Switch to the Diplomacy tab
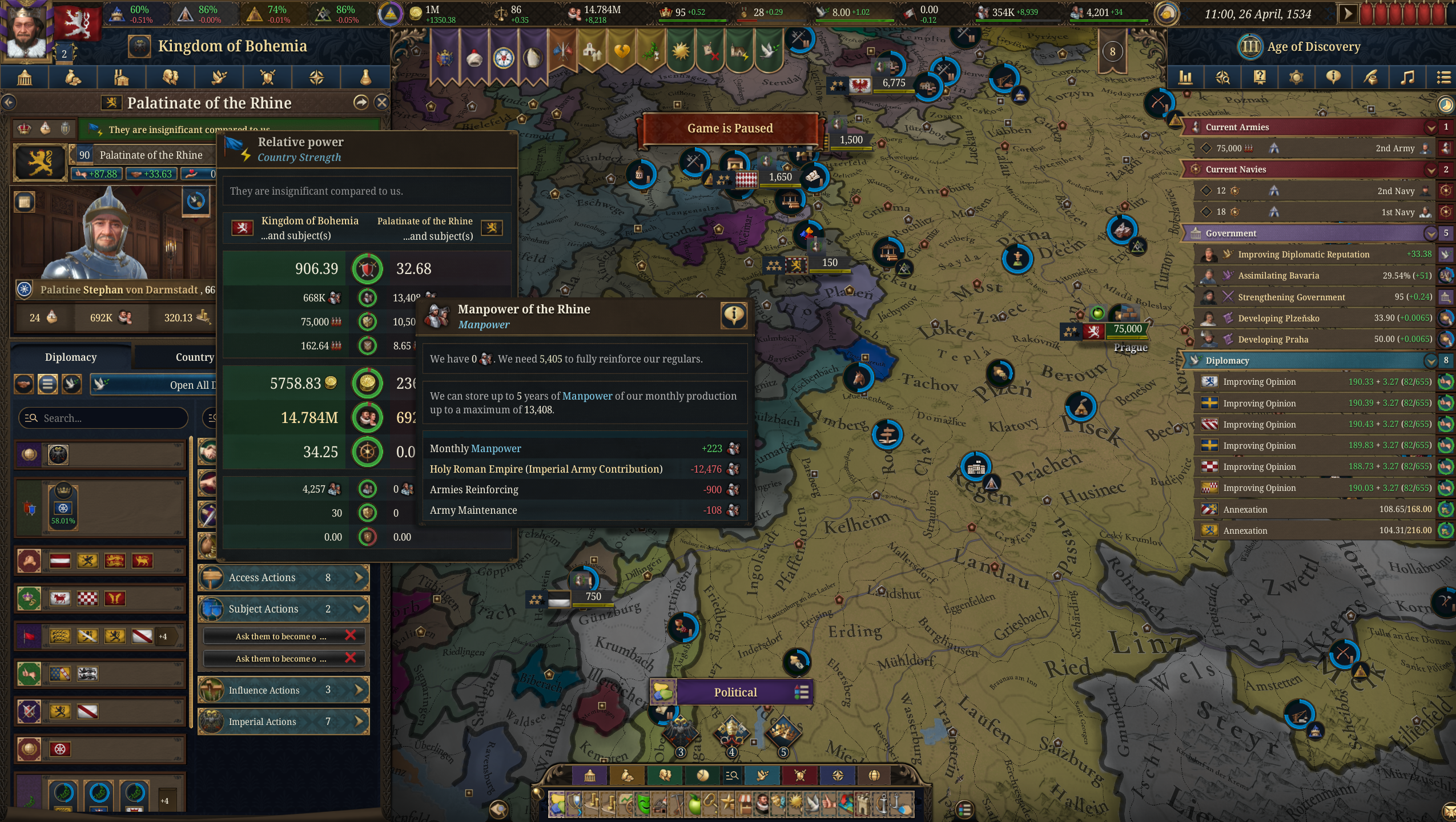 pyautogui.click(x=71, y=357)
